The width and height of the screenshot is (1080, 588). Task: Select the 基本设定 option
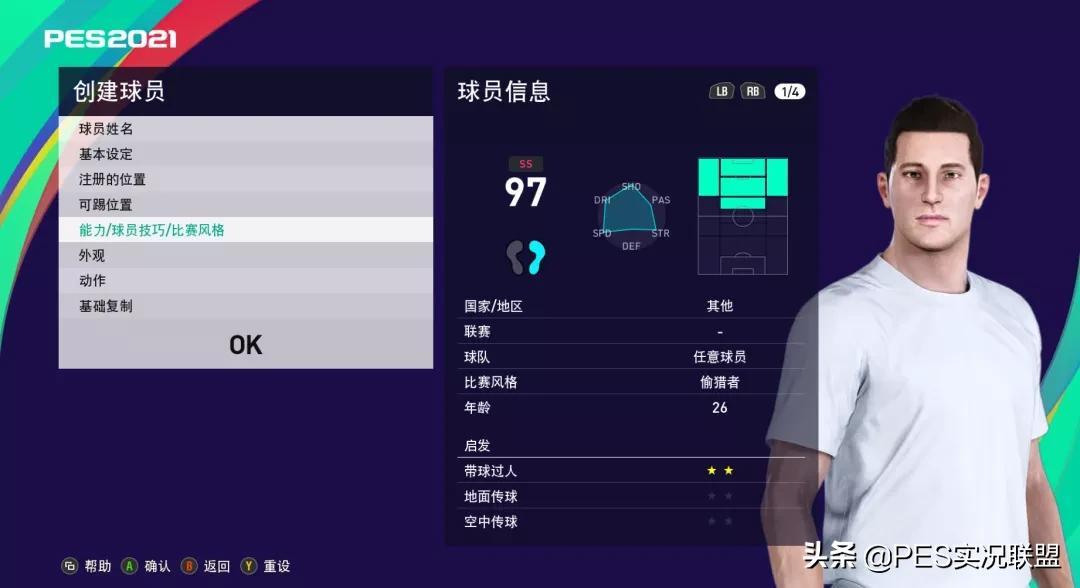coord(245,154)
